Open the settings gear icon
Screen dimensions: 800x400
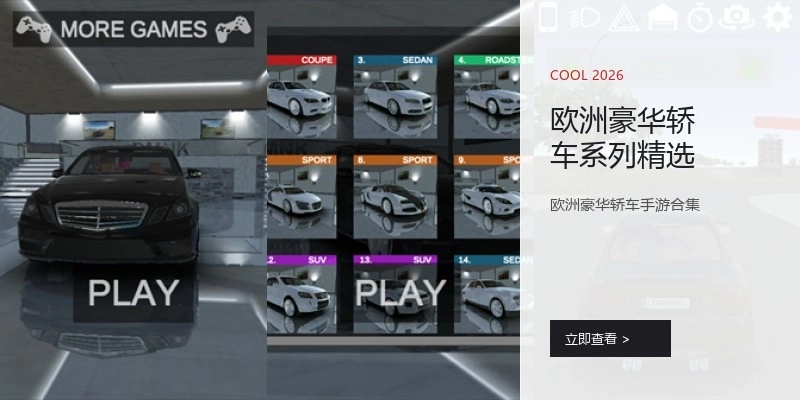point(777,17)
